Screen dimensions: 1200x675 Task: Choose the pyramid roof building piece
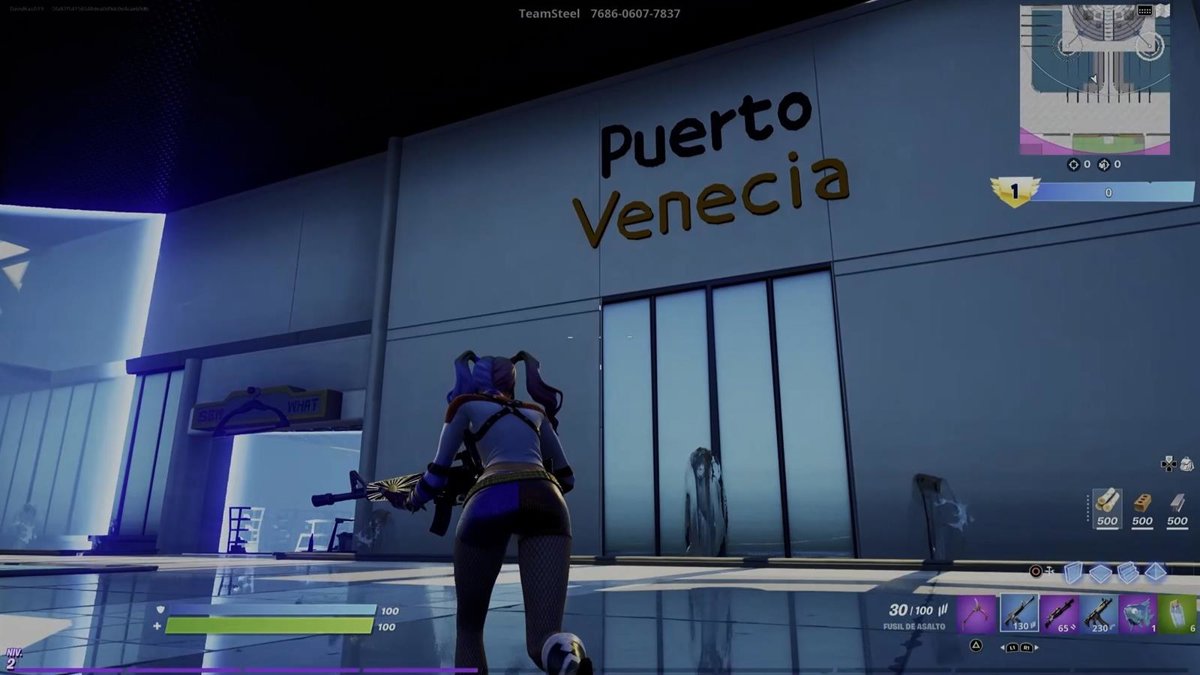click(1155, 572)
